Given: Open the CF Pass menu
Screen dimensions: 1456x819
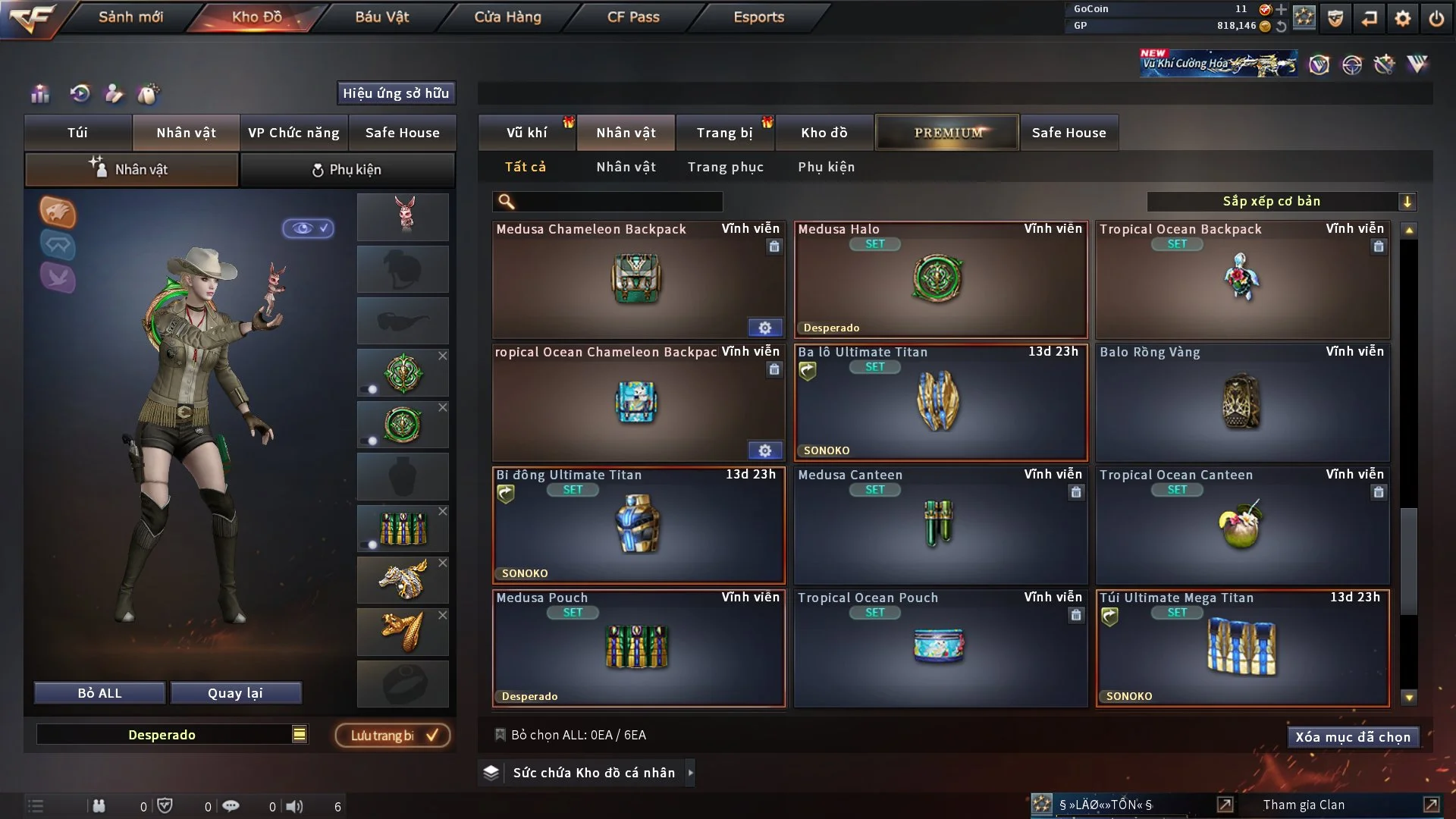Looking at the screenshot, I should pos(633,17).
